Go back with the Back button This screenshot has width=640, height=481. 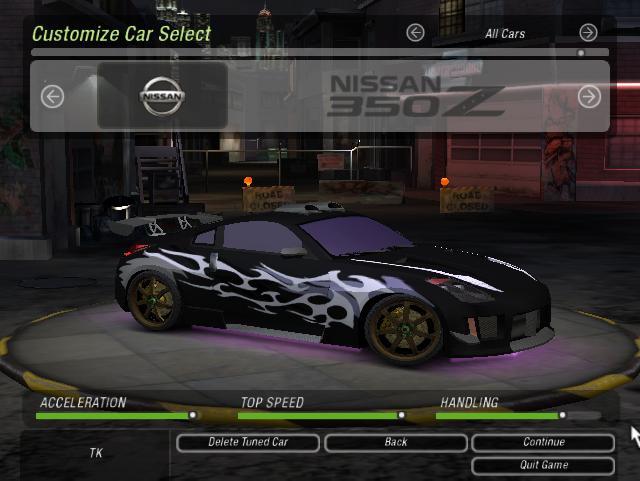point(395,442)
